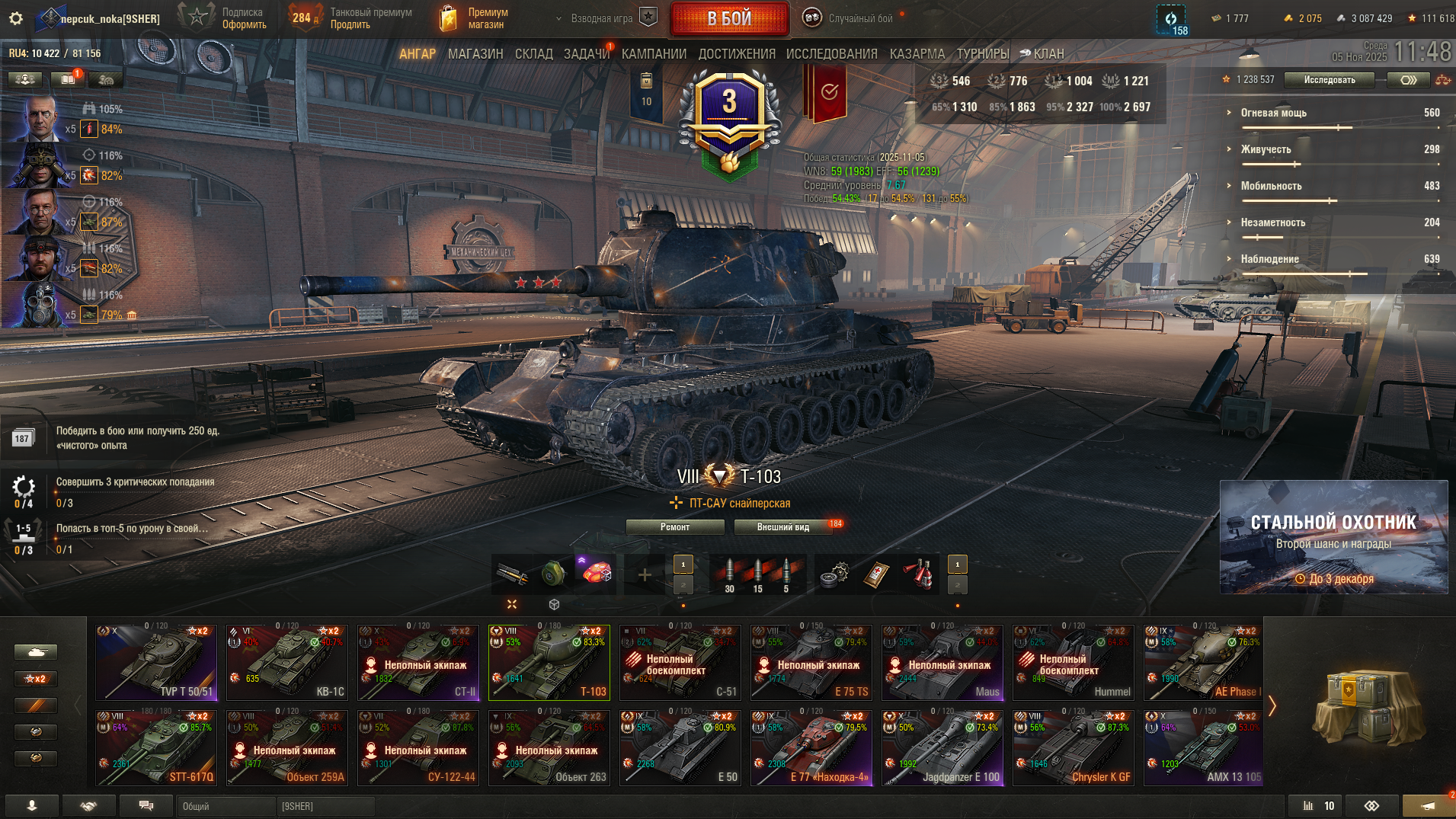Show the ДОСТИЖЕНИЯ tab

[736, 54]
